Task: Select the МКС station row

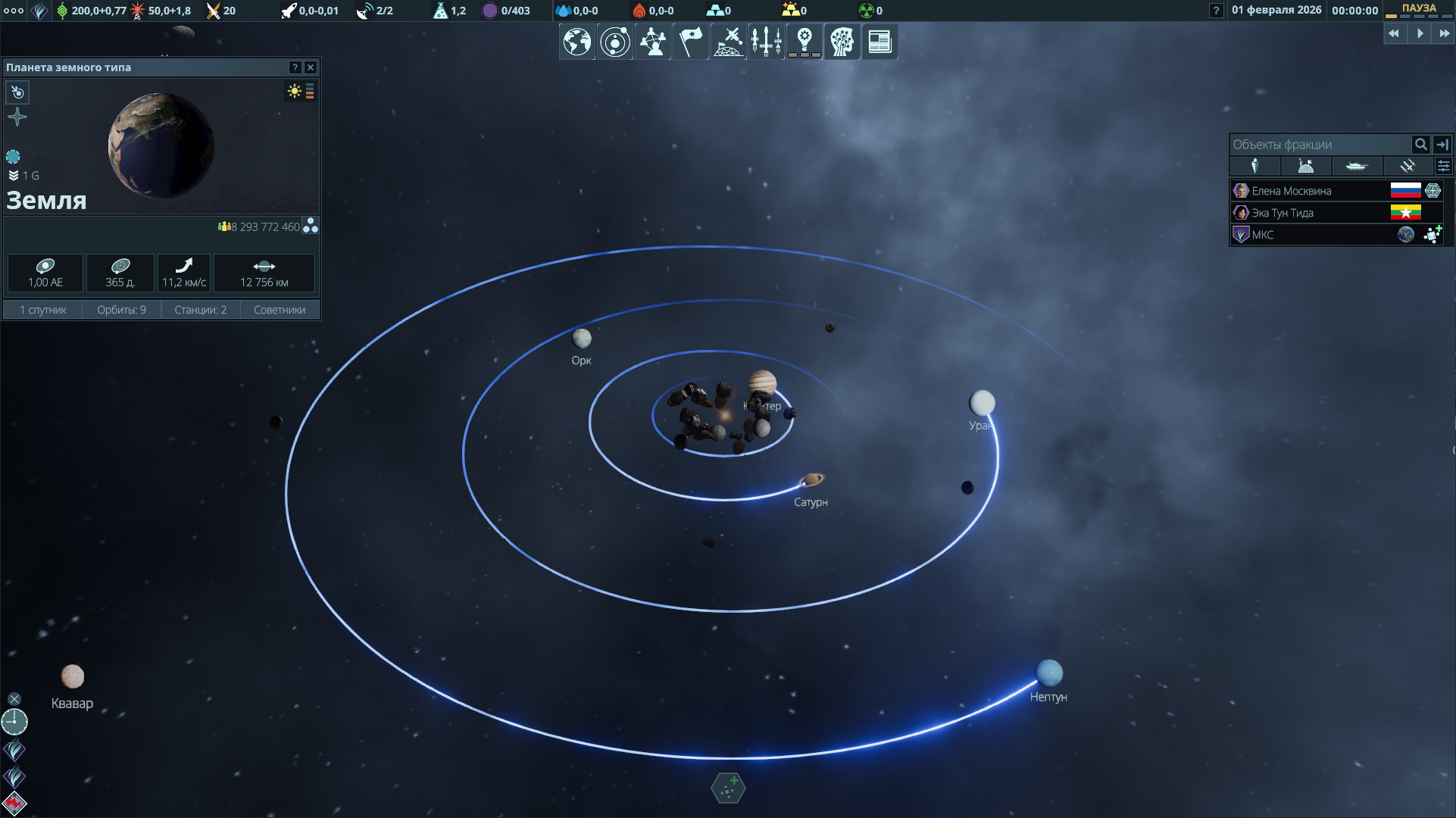Action: 1263,235
